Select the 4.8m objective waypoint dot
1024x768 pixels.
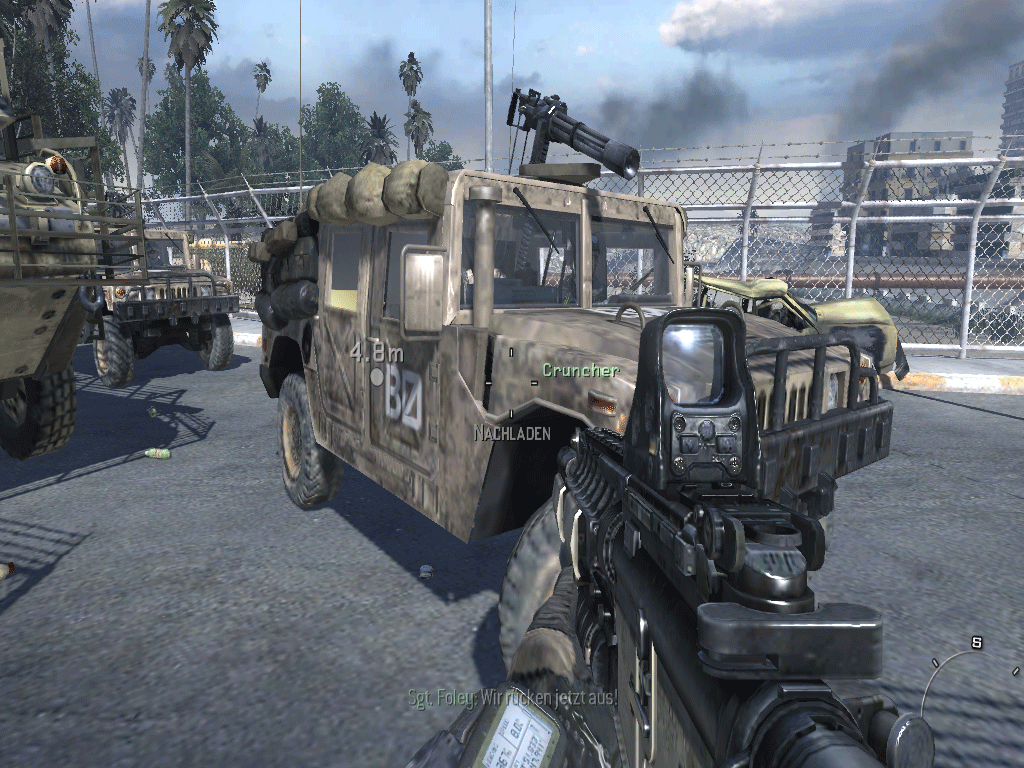click(x=377, y=377)
